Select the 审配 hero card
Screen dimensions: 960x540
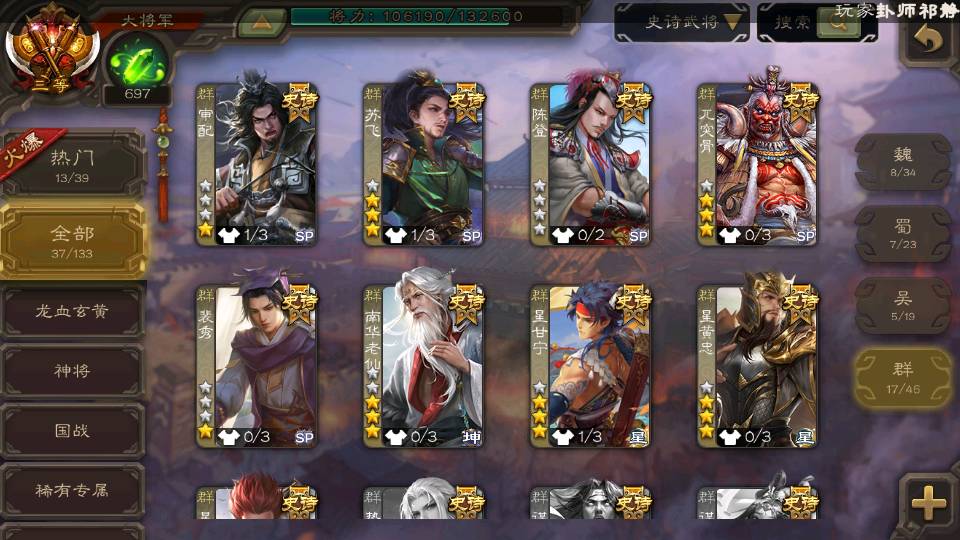257,165
